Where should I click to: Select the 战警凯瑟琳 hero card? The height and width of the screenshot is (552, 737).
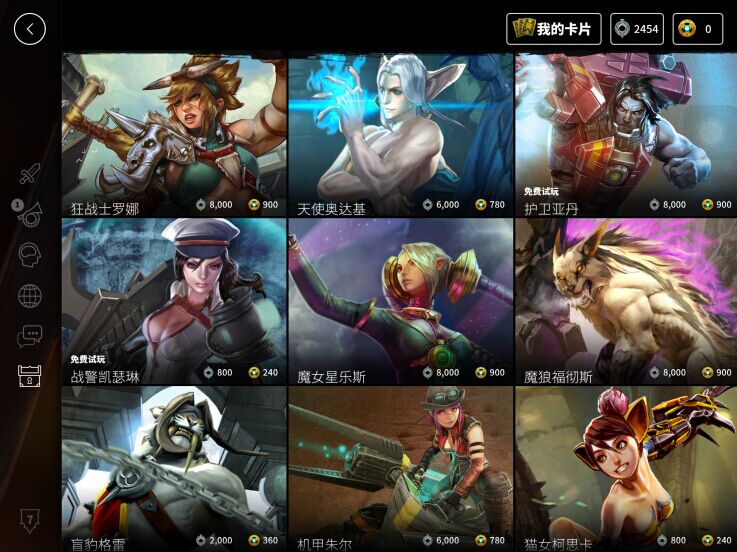pos(174,302)
